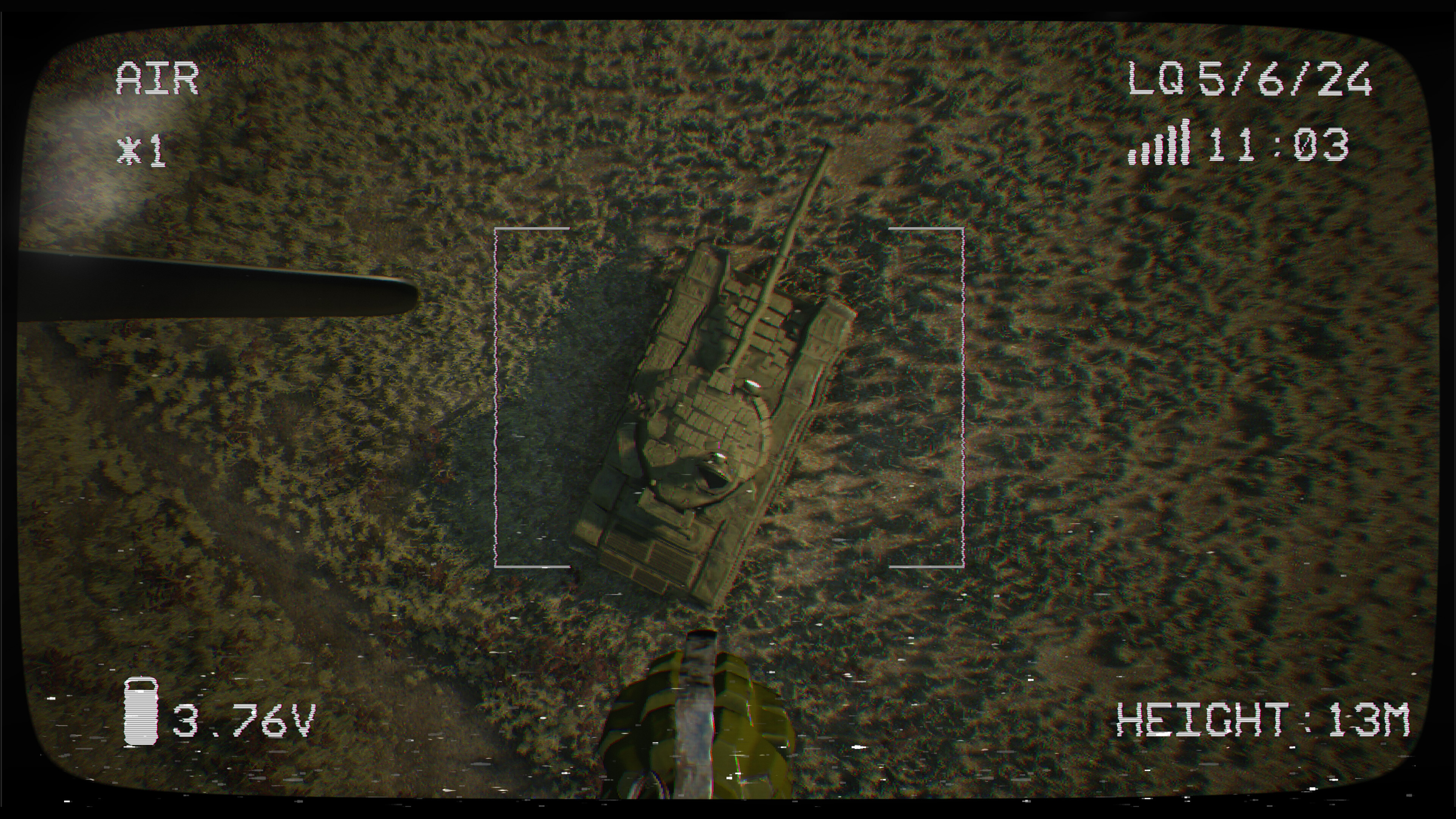The image size is (1456, 819).
Task: Click the AIR mode indicator
Action: click(157, 77)
